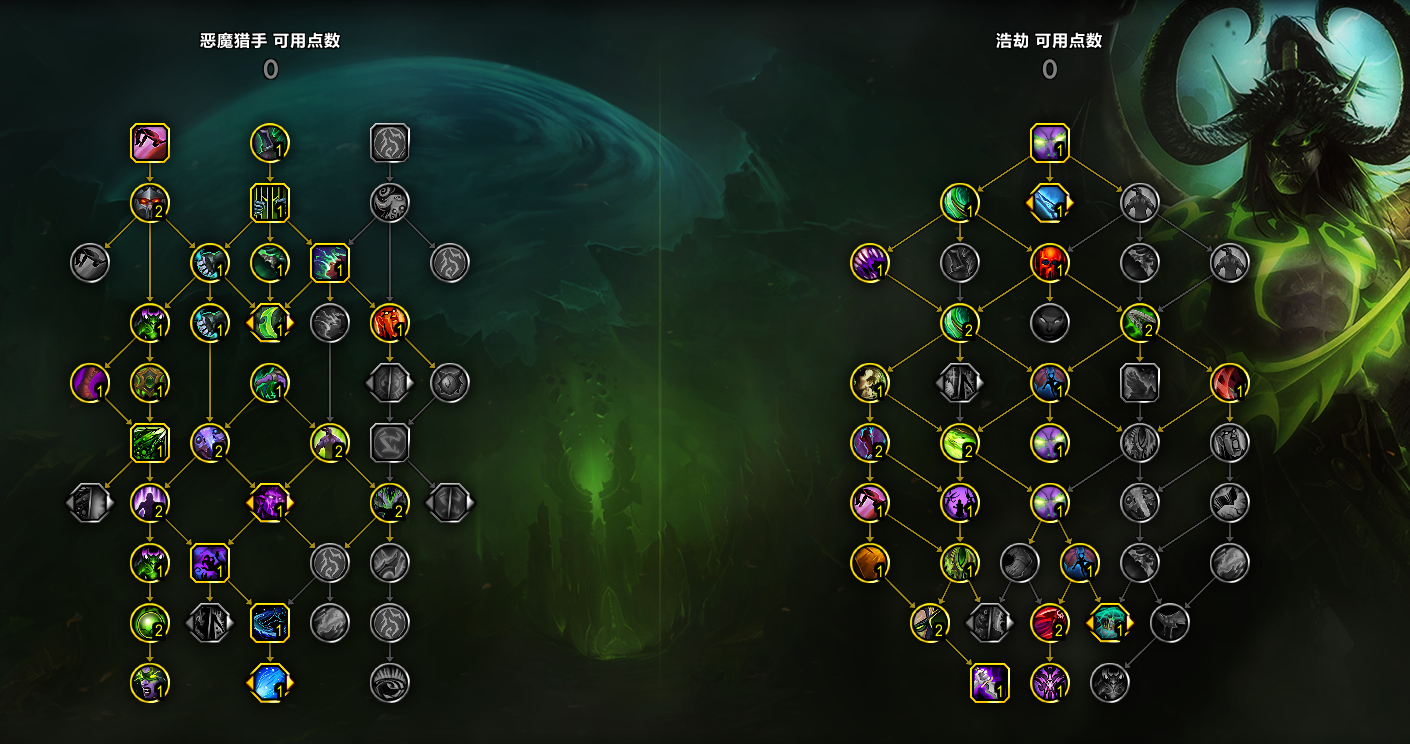Select the glowing green orb talent near tree bottom
This screenshot has height=744, width=1410.
pyautogui.click(x=150, y=624)
